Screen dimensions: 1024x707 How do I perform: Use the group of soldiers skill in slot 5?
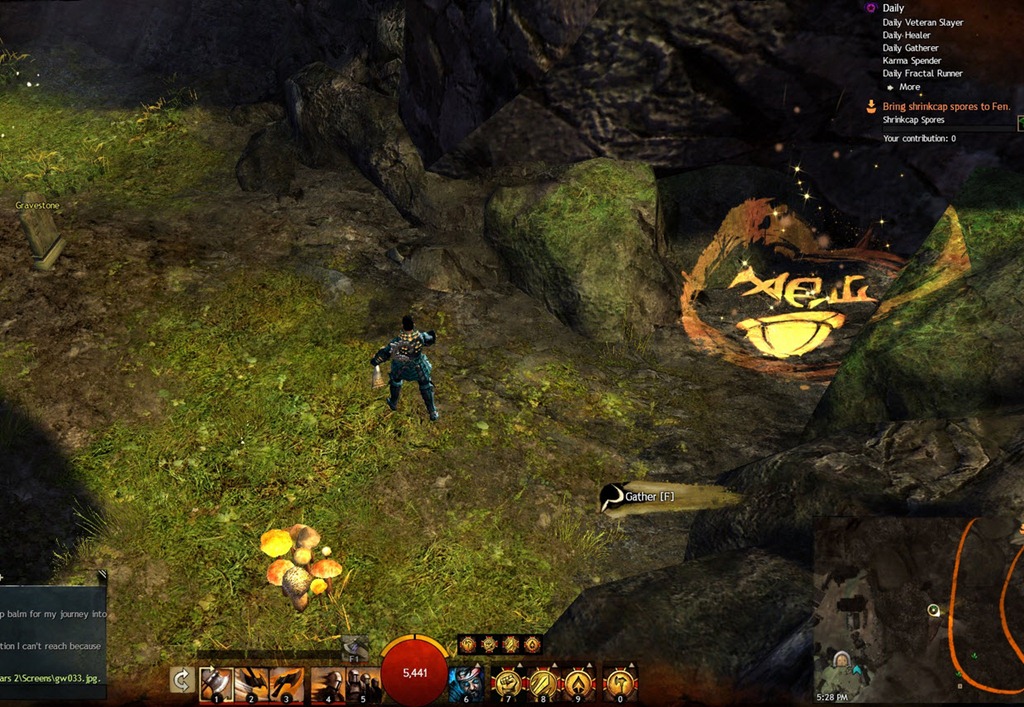coord(362,684)
